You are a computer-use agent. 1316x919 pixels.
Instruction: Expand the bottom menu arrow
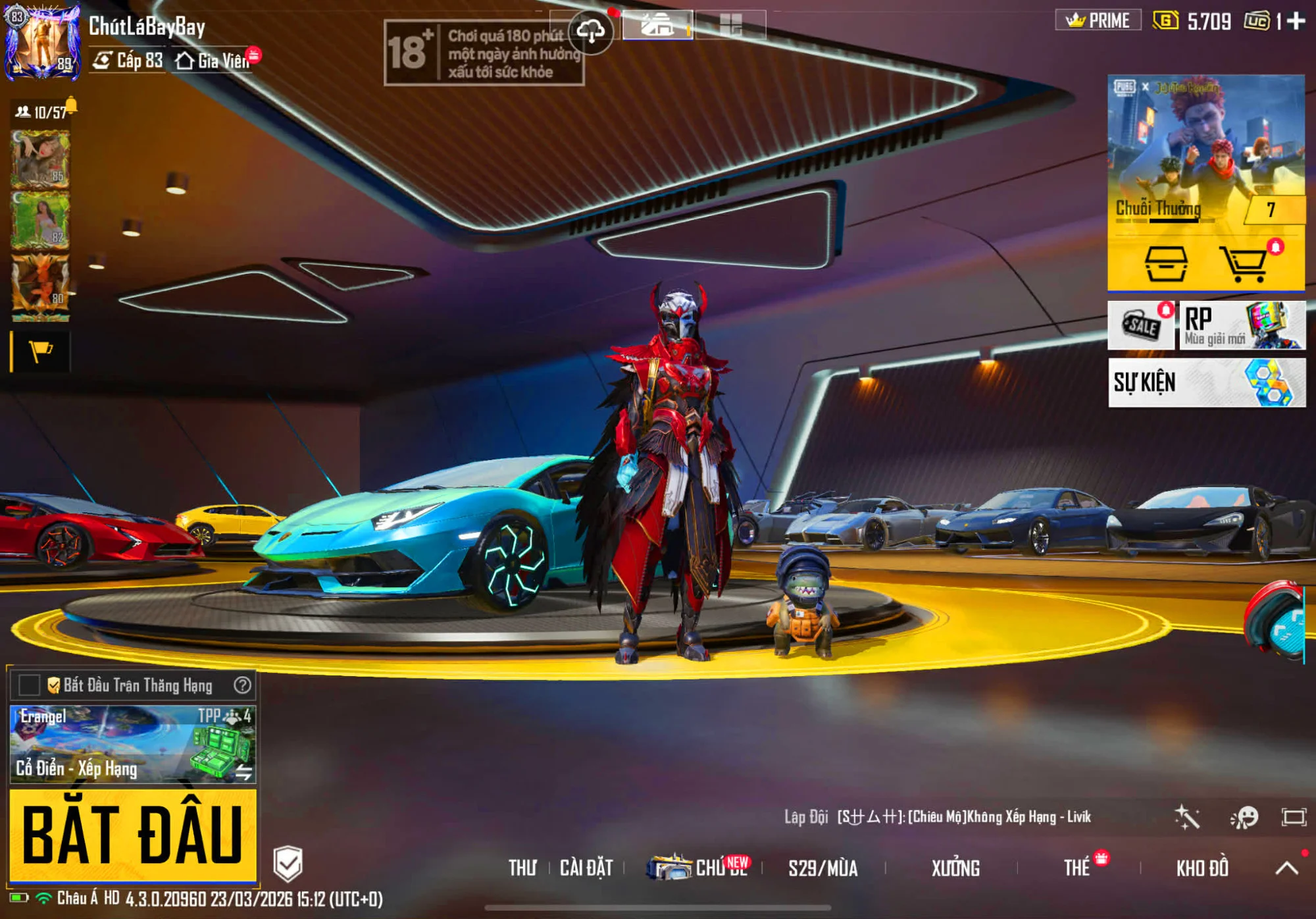(1286, 868)
